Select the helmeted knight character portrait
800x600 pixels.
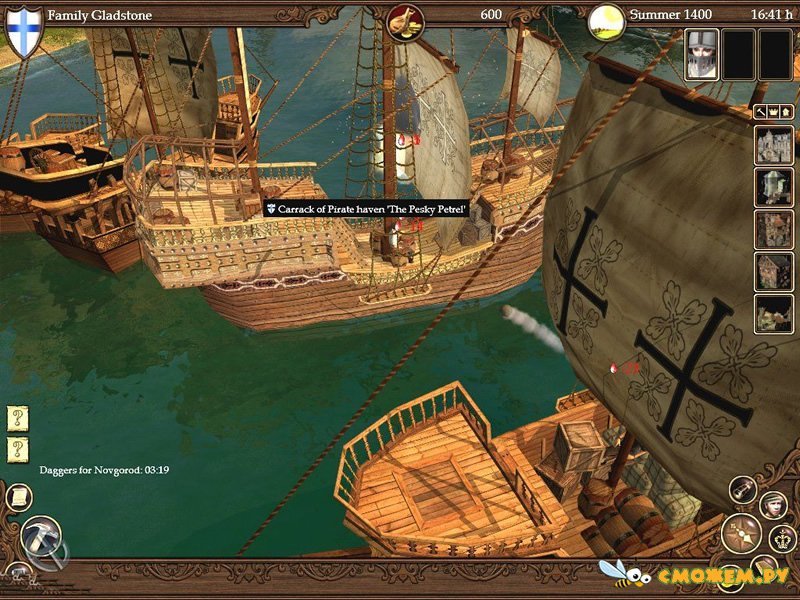click(x=701, y=53)
